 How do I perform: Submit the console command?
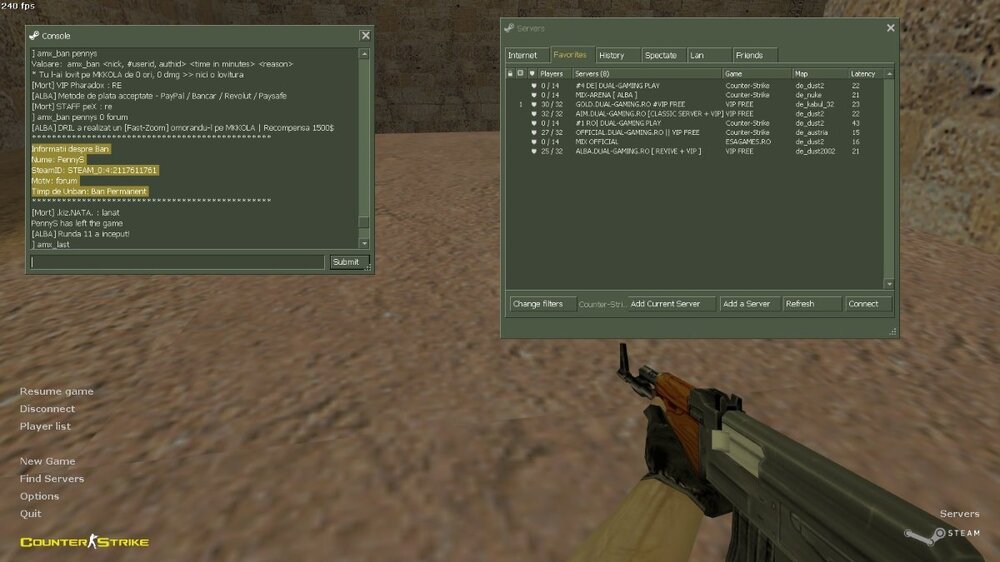point(345,262)
